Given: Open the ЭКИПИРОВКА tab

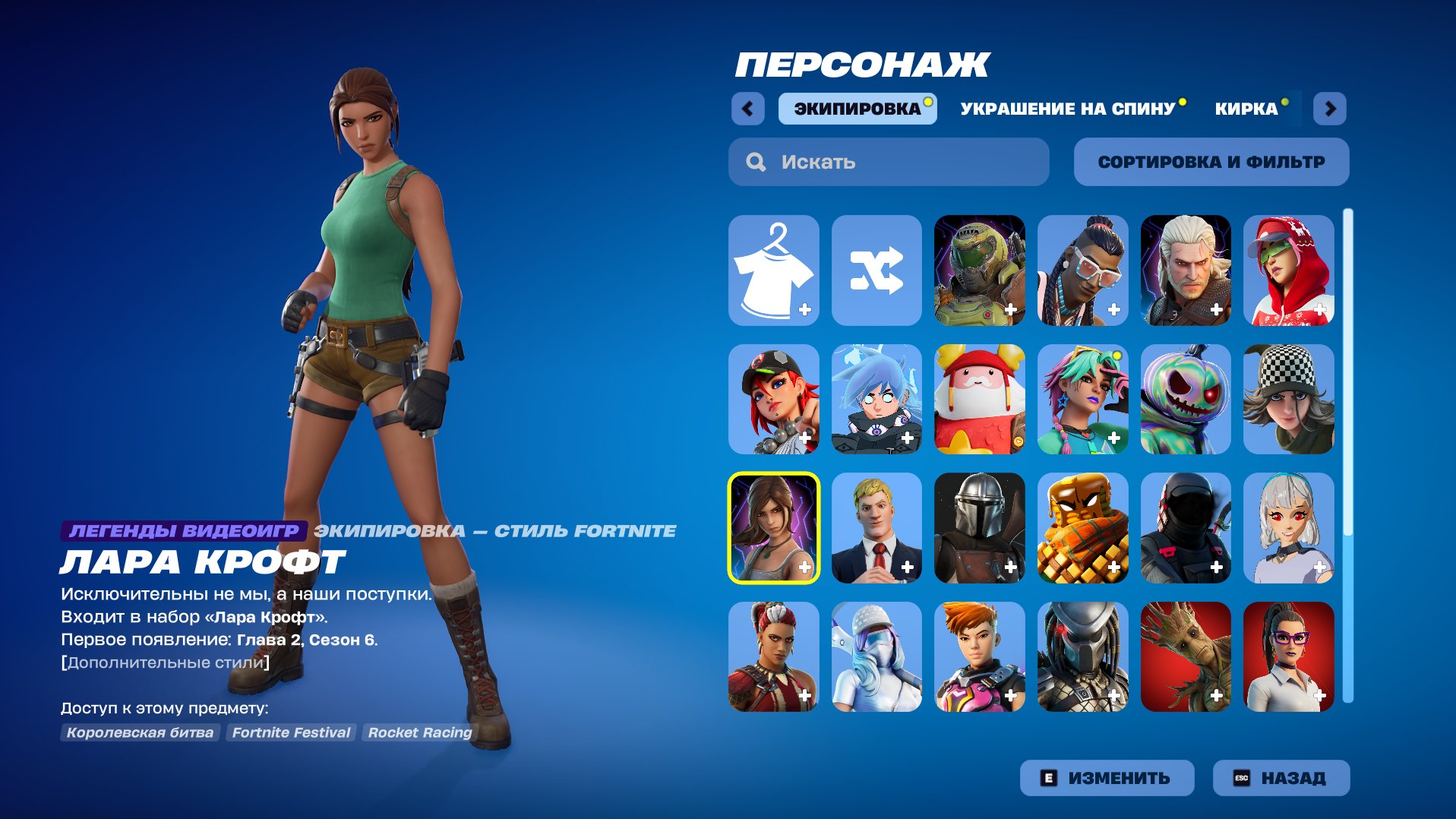Looking at the screenshot, I should [856, 109].
